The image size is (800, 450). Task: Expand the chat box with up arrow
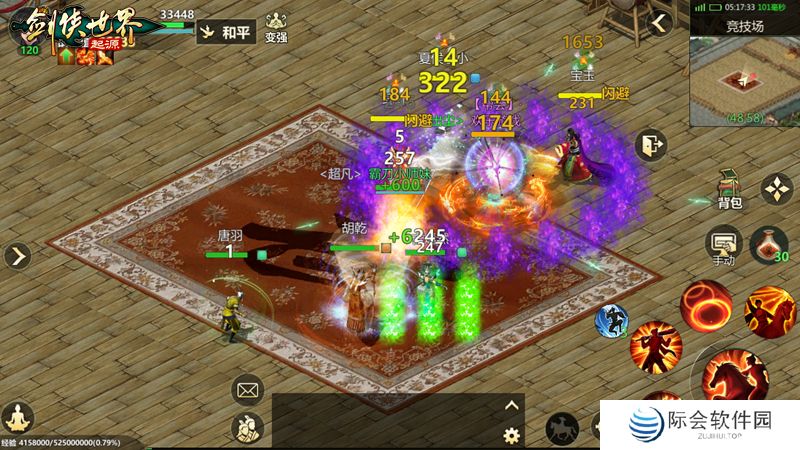click(x=512, y=405)
